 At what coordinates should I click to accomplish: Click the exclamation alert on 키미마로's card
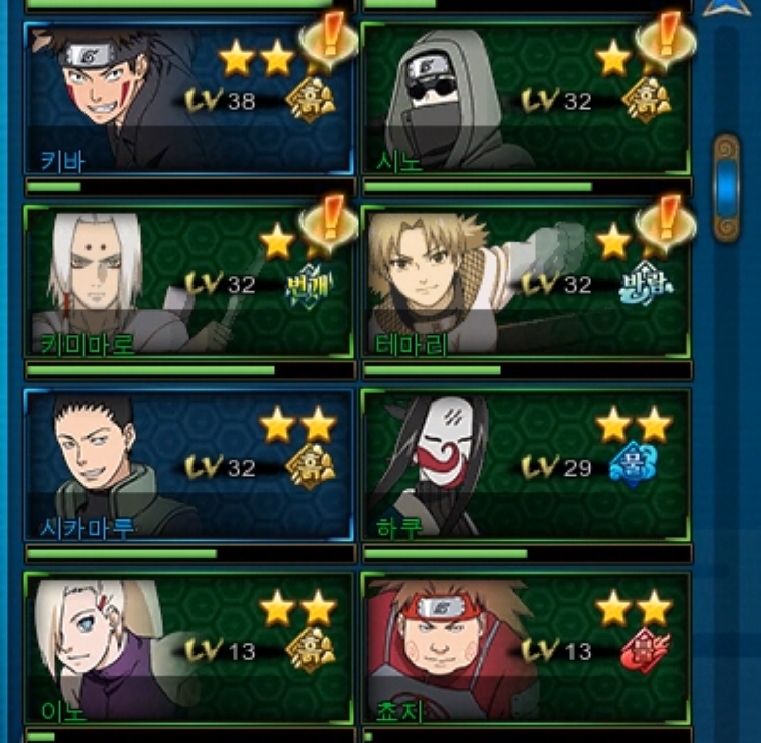point(329,220)
